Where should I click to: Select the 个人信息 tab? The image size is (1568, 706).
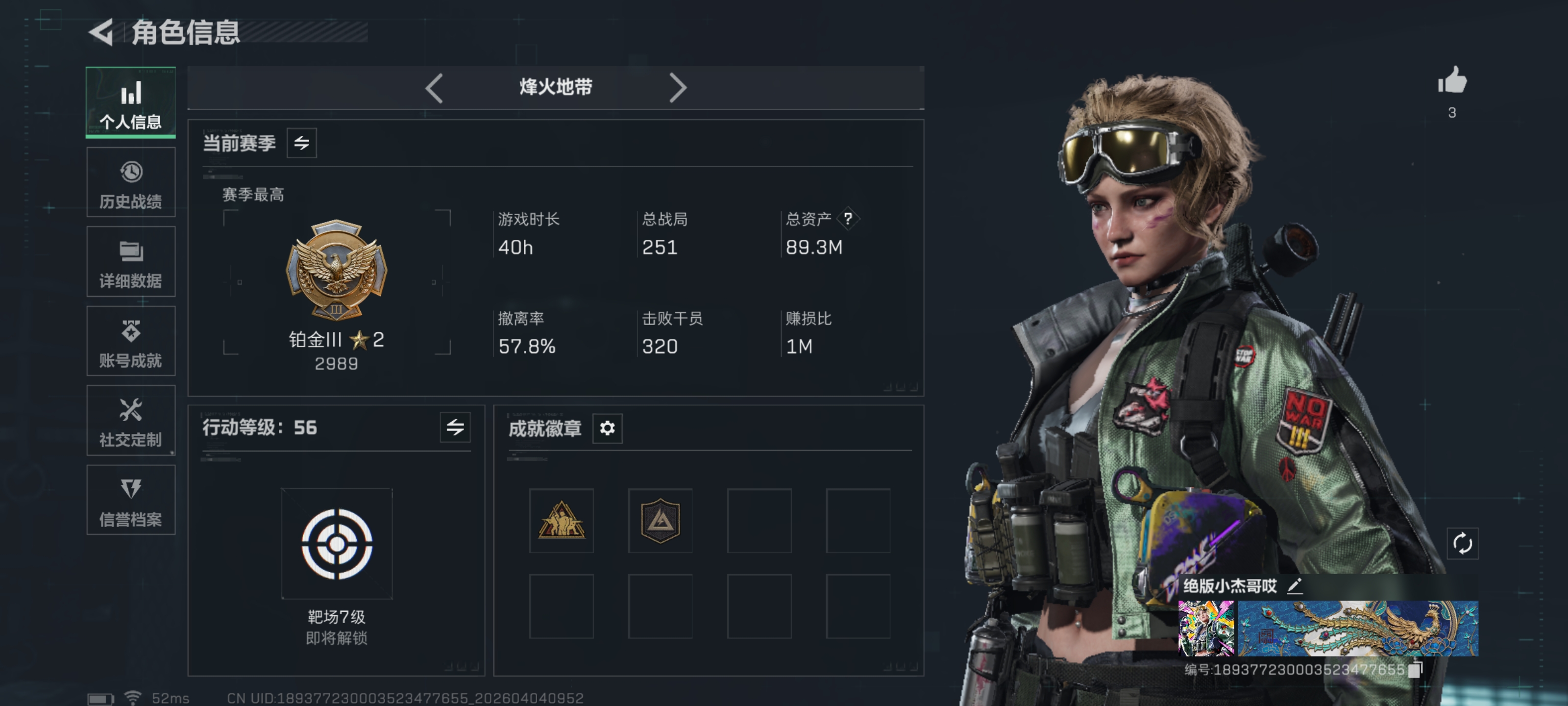click(x=131, y=103)
